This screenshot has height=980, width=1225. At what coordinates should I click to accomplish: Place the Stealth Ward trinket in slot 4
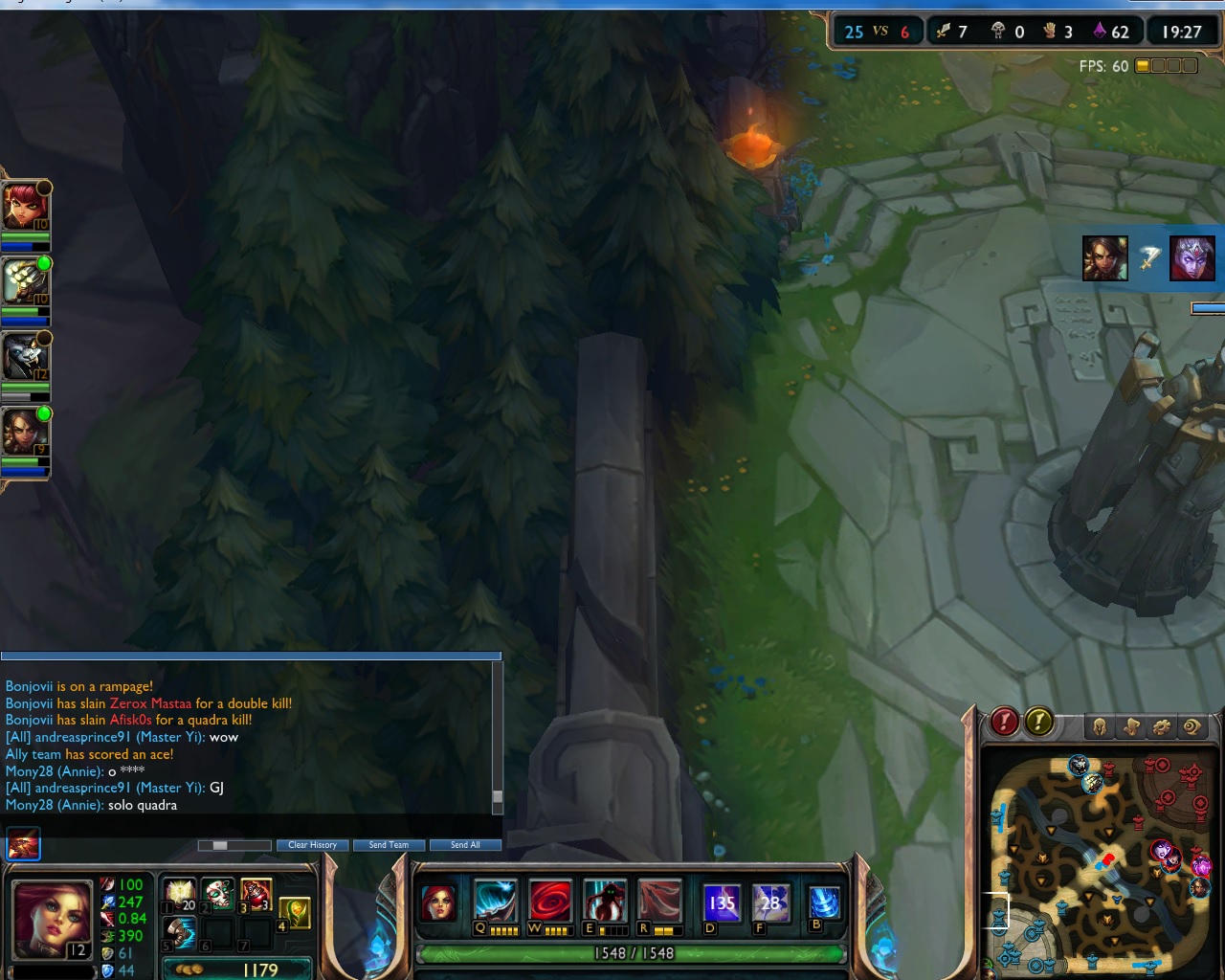point(295,912)
